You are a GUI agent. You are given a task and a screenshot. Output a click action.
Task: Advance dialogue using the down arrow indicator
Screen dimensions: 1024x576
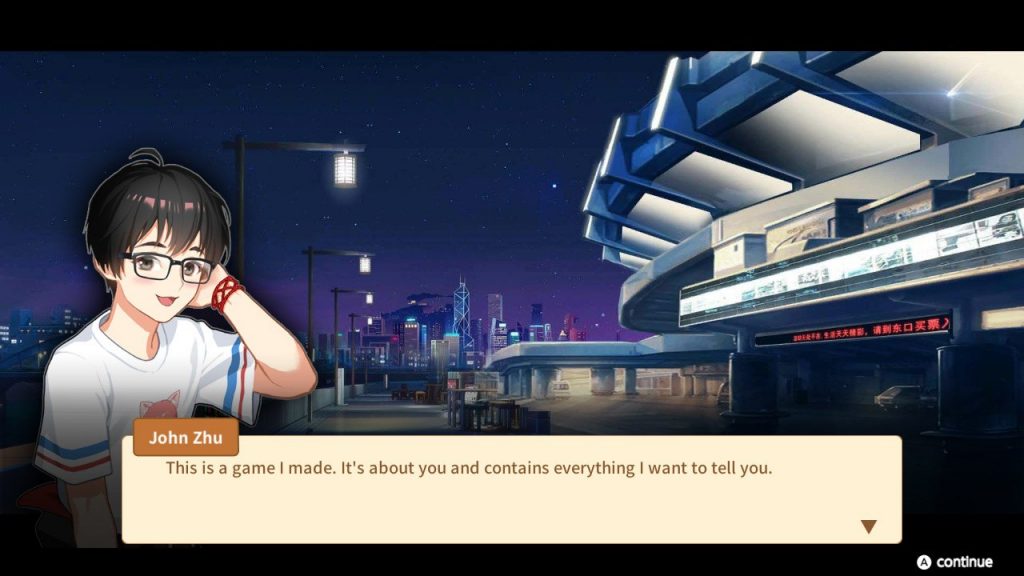(x=868, y=526)
